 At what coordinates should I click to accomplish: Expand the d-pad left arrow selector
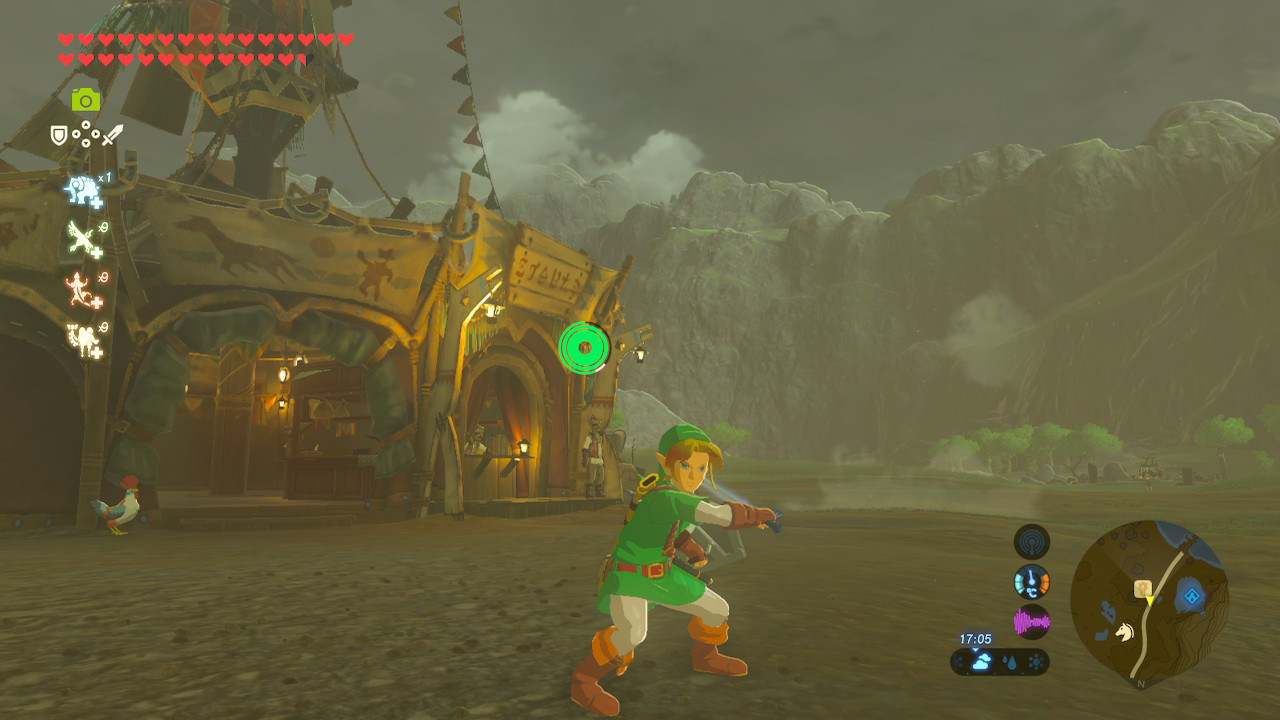point(76,135)
